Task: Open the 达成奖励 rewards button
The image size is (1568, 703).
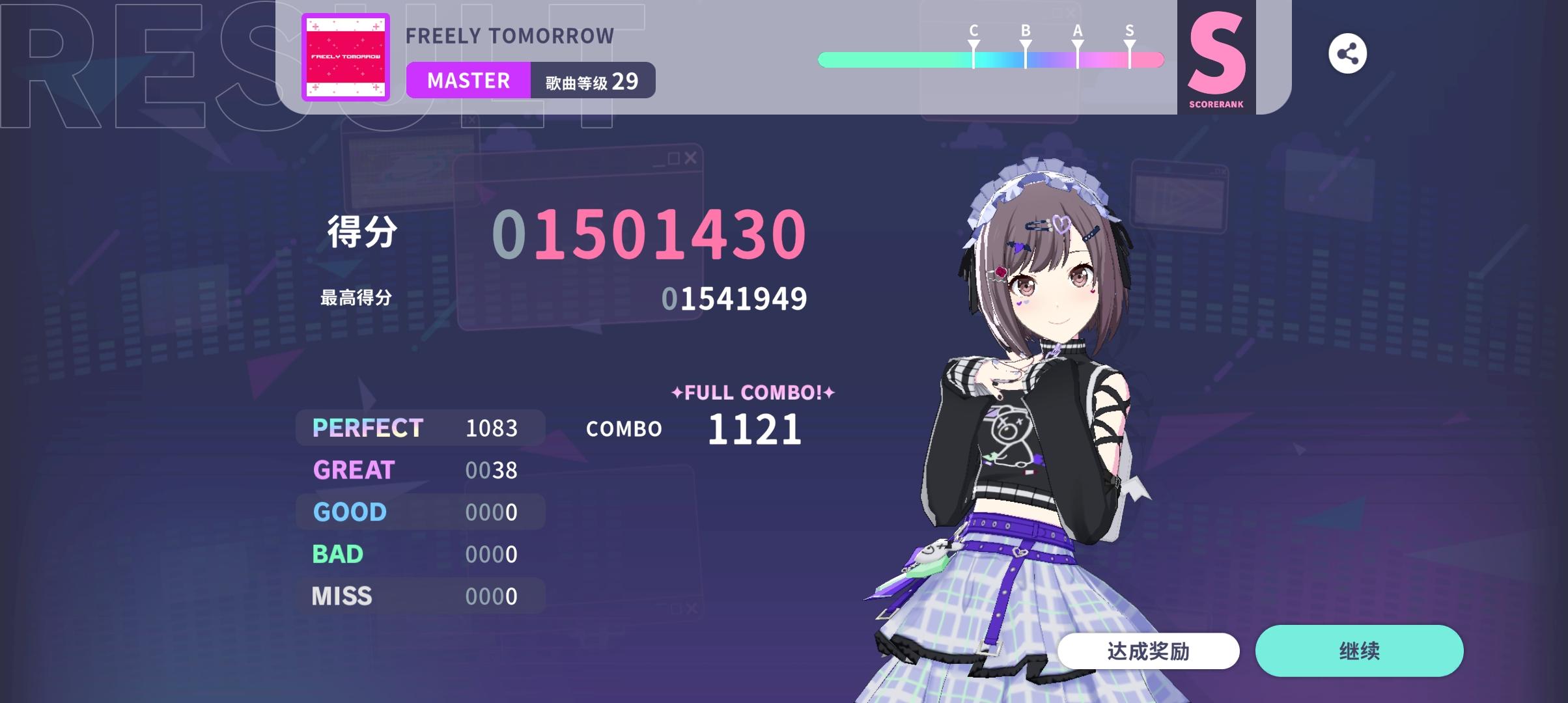Action: (x=1148, y=651)
